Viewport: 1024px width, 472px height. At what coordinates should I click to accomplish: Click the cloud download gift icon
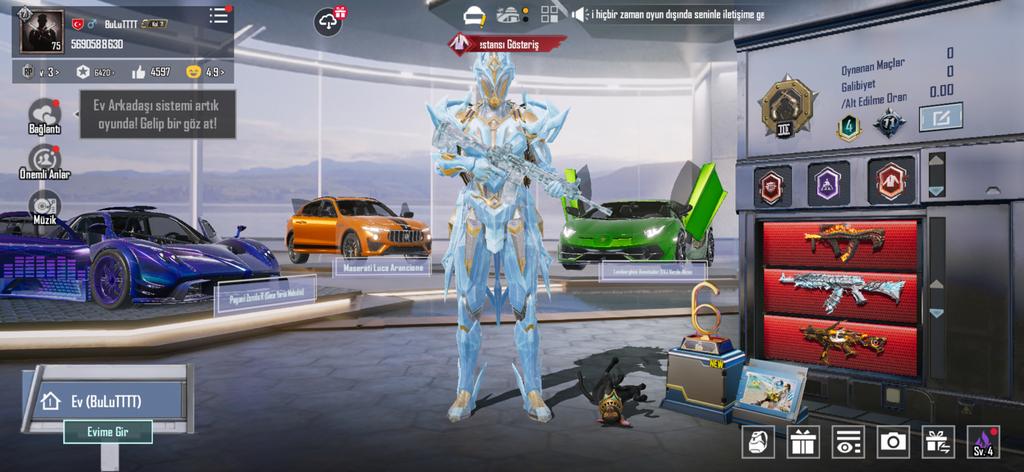(x=329, y=20)
